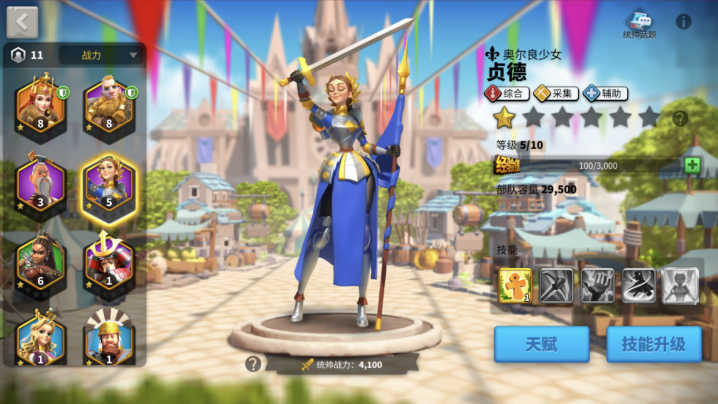Open the 天赋 talent screen

[x=541, y=344]
